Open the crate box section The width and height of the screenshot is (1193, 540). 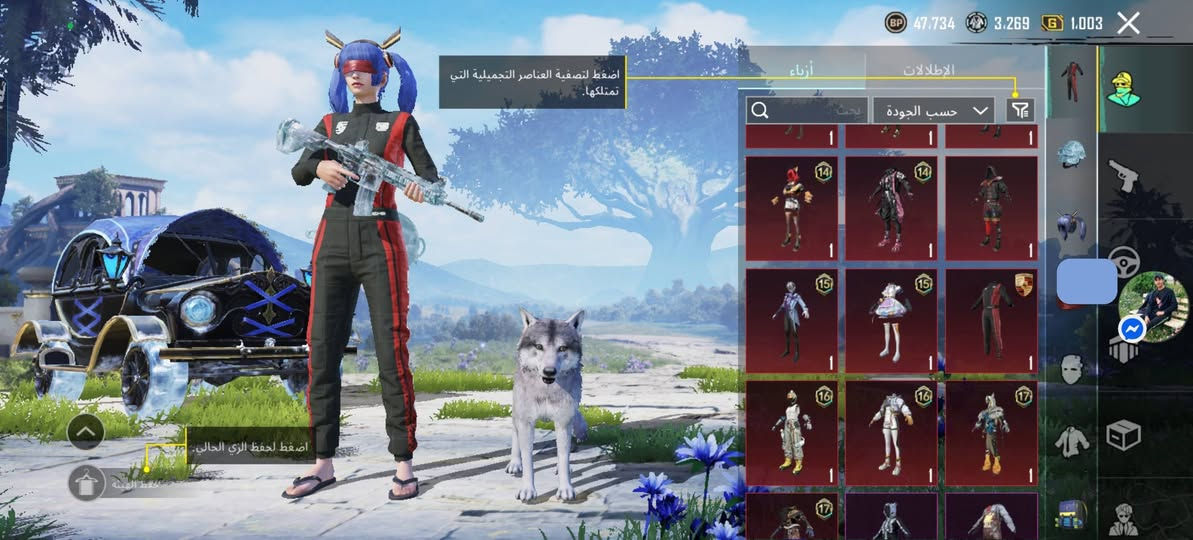[x=1125, y=435]
